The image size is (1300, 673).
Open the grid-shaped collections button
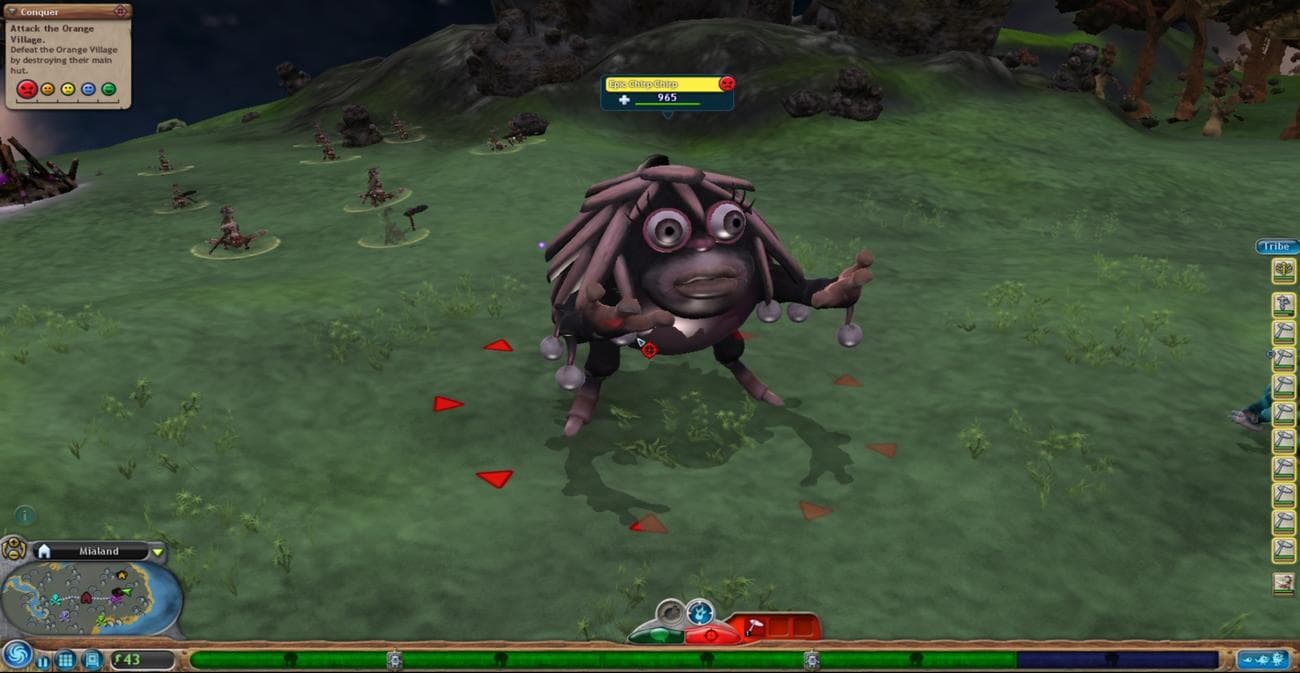[x=65, y=660]
